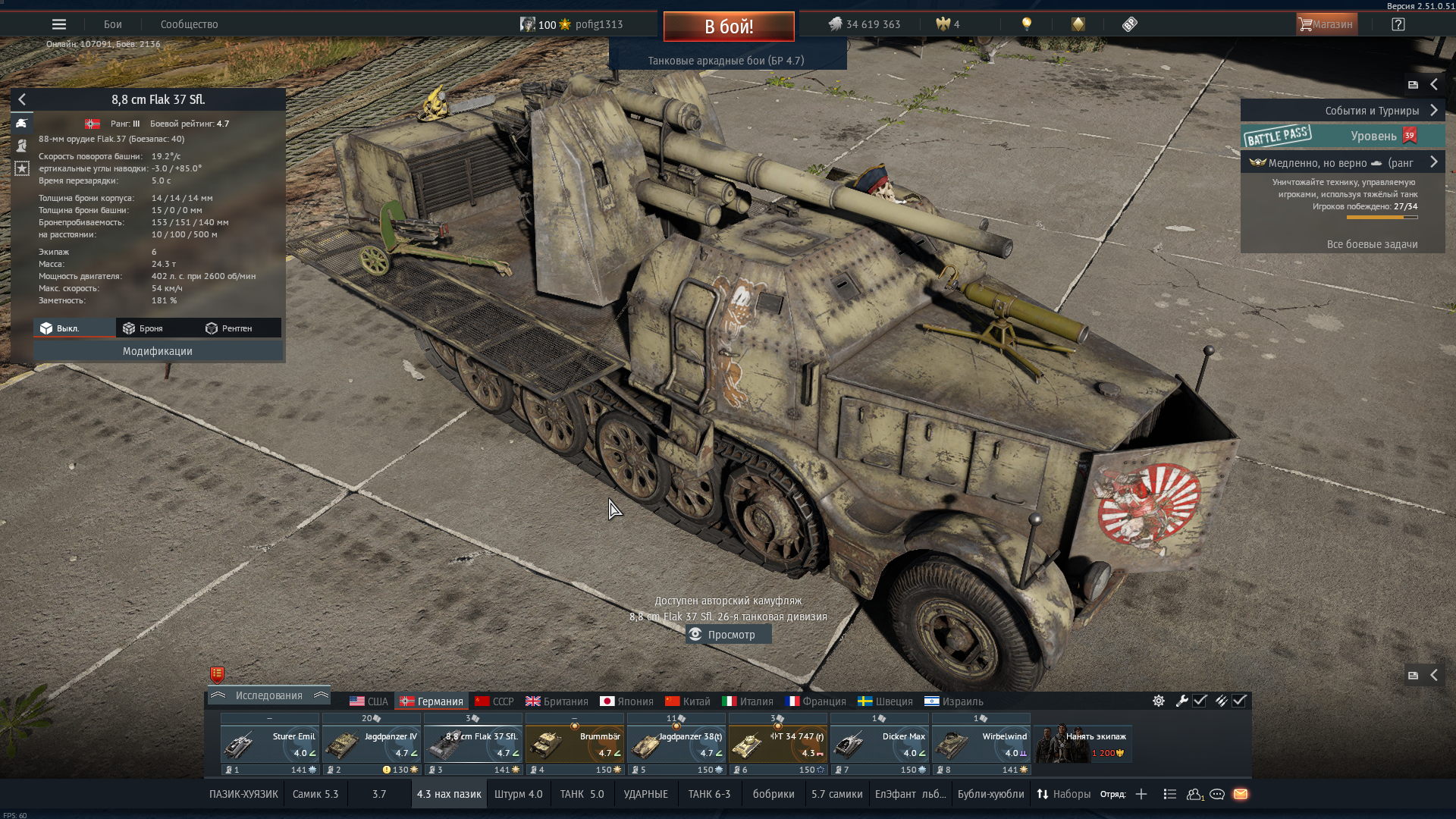Select the Jagdpanzer IV crew slot

tap(371, 745)
